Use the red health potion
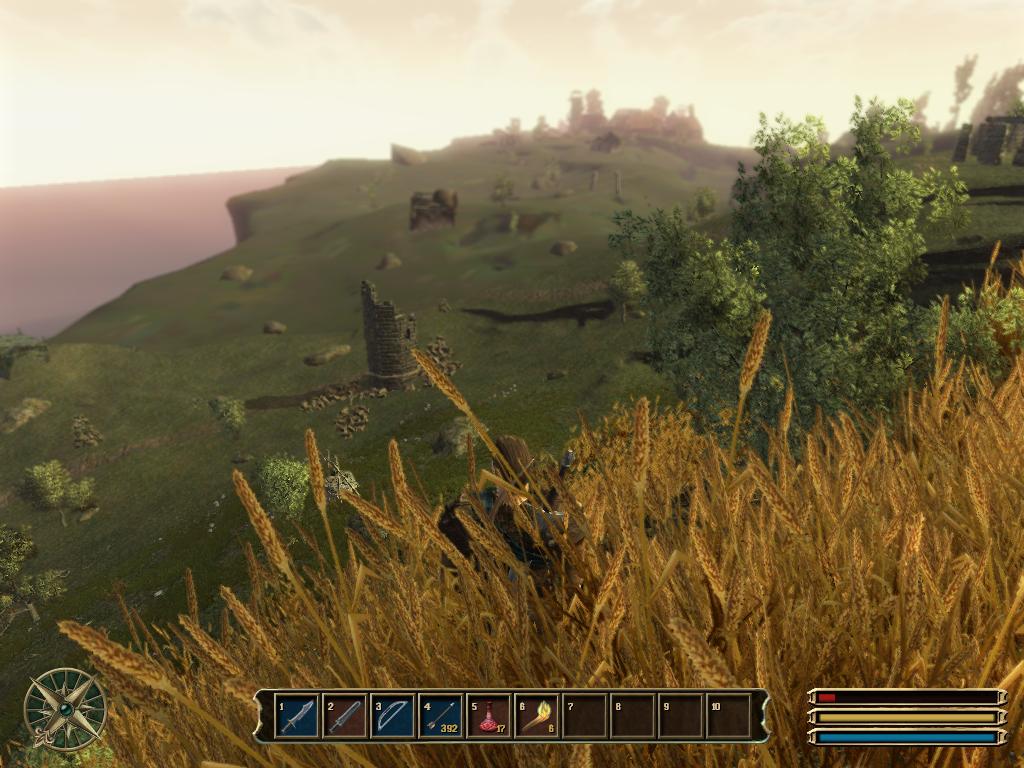This screenshot has height=768, width=1024. click(488, 716)
